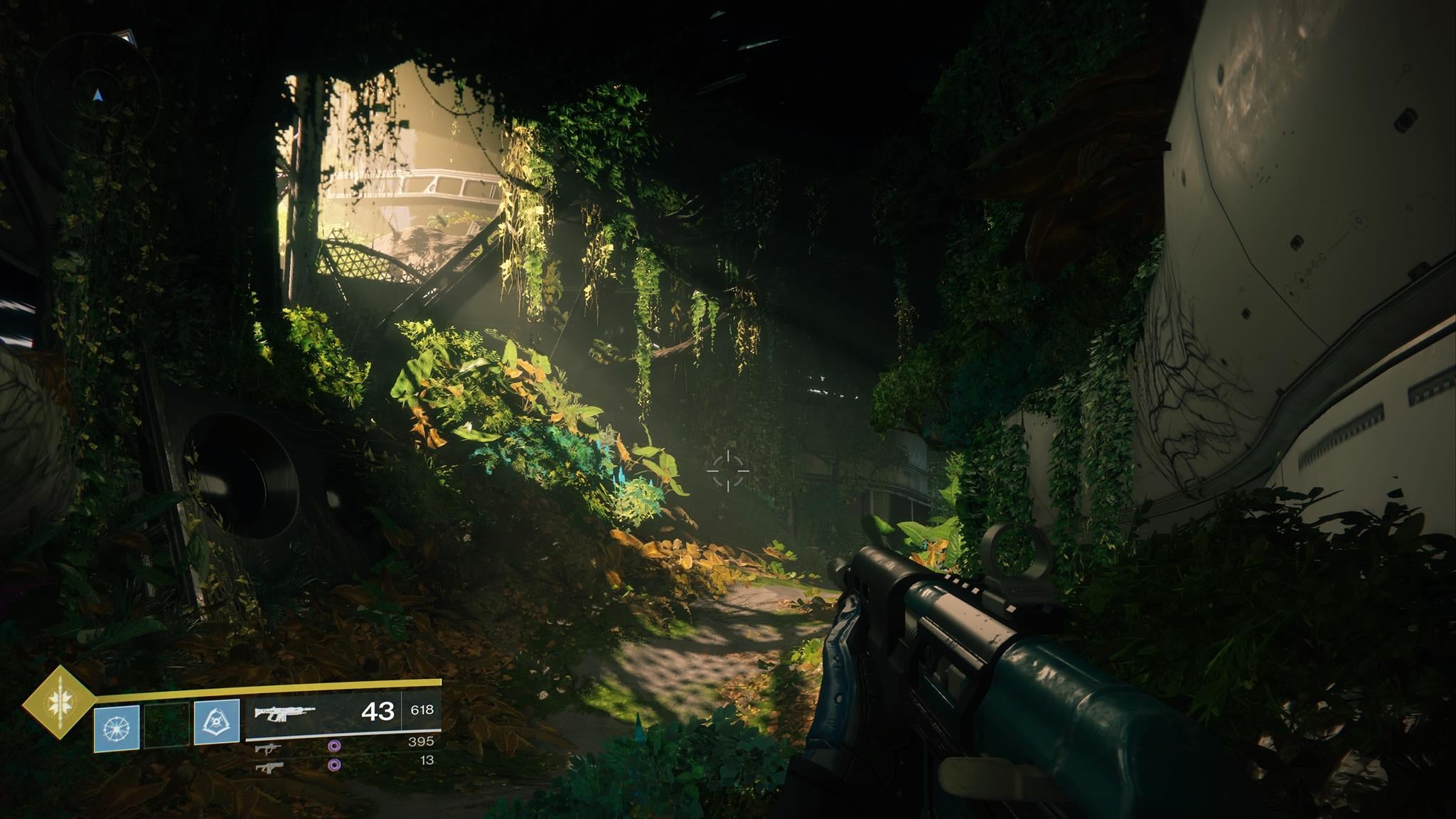Click the sidearm weapon slot icon
This screenshot has height=819, width=1456.
coord(271,766)
